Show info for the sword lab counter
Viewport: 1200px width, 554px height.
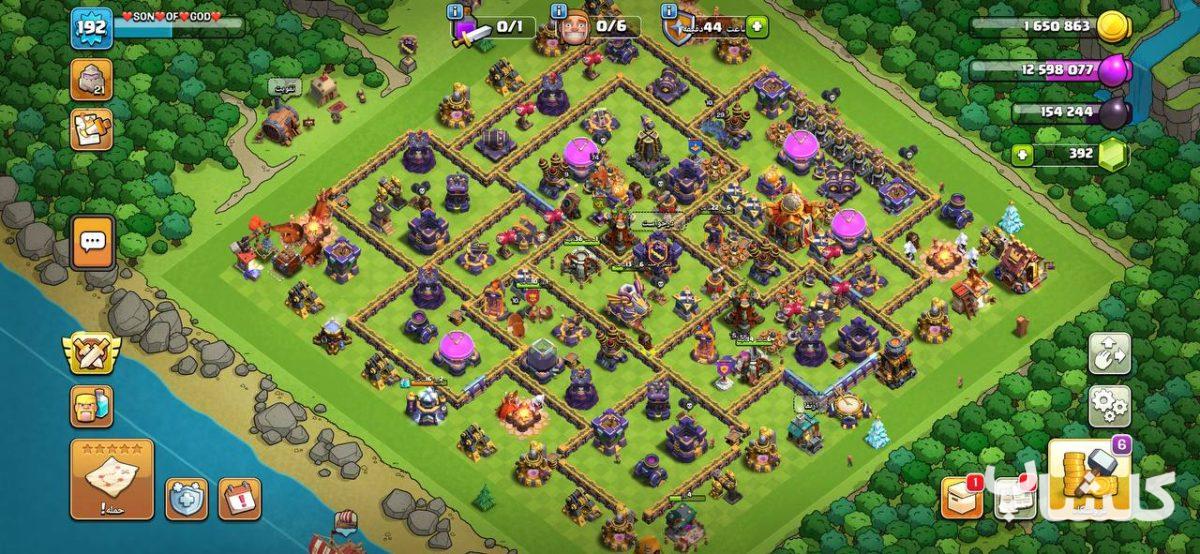click(456, 11)
